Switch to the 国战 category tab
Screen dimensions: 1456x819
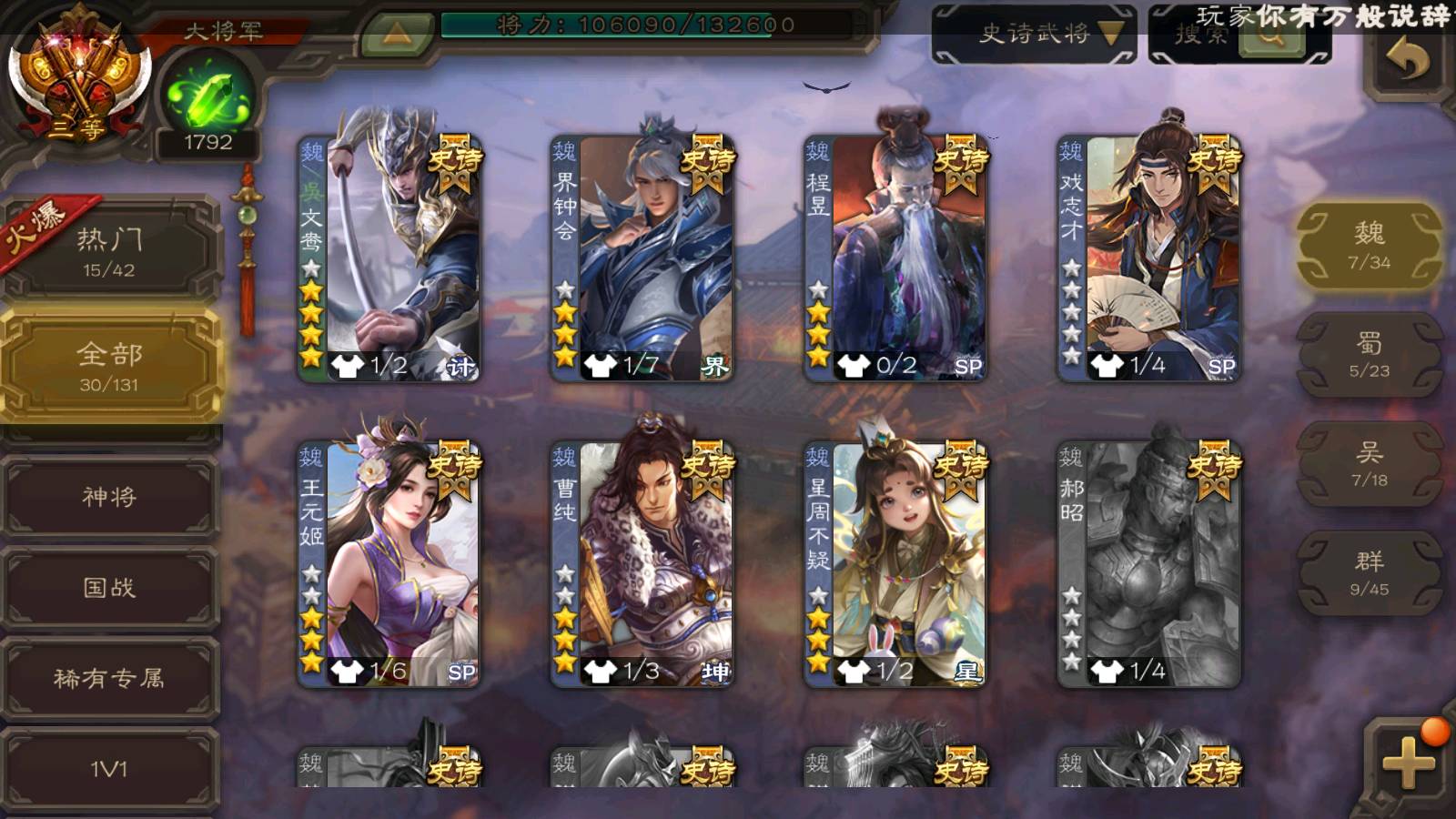tap(109, 588)
